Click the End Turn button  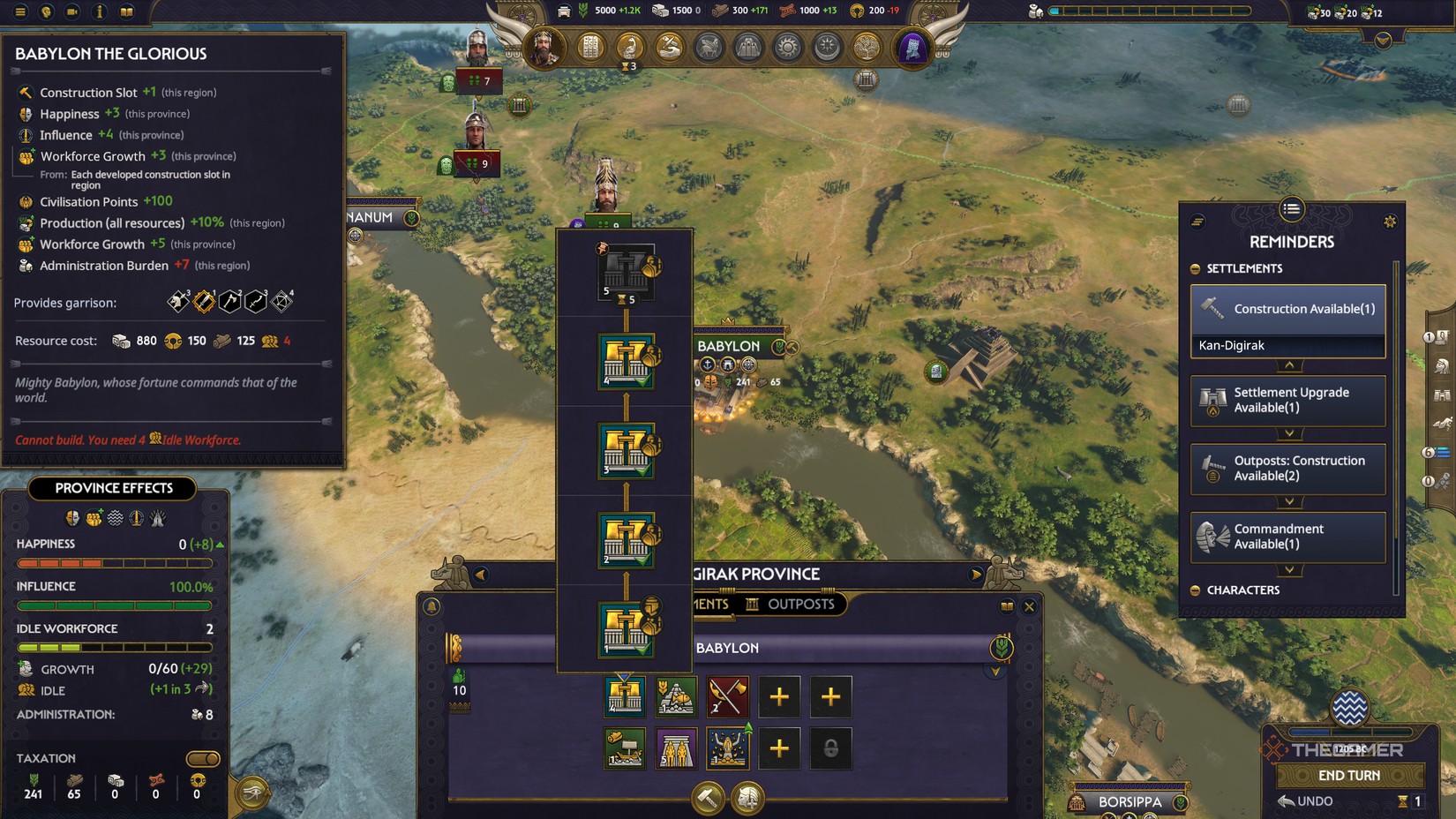pyautogui.click(x=1348, y=776)
